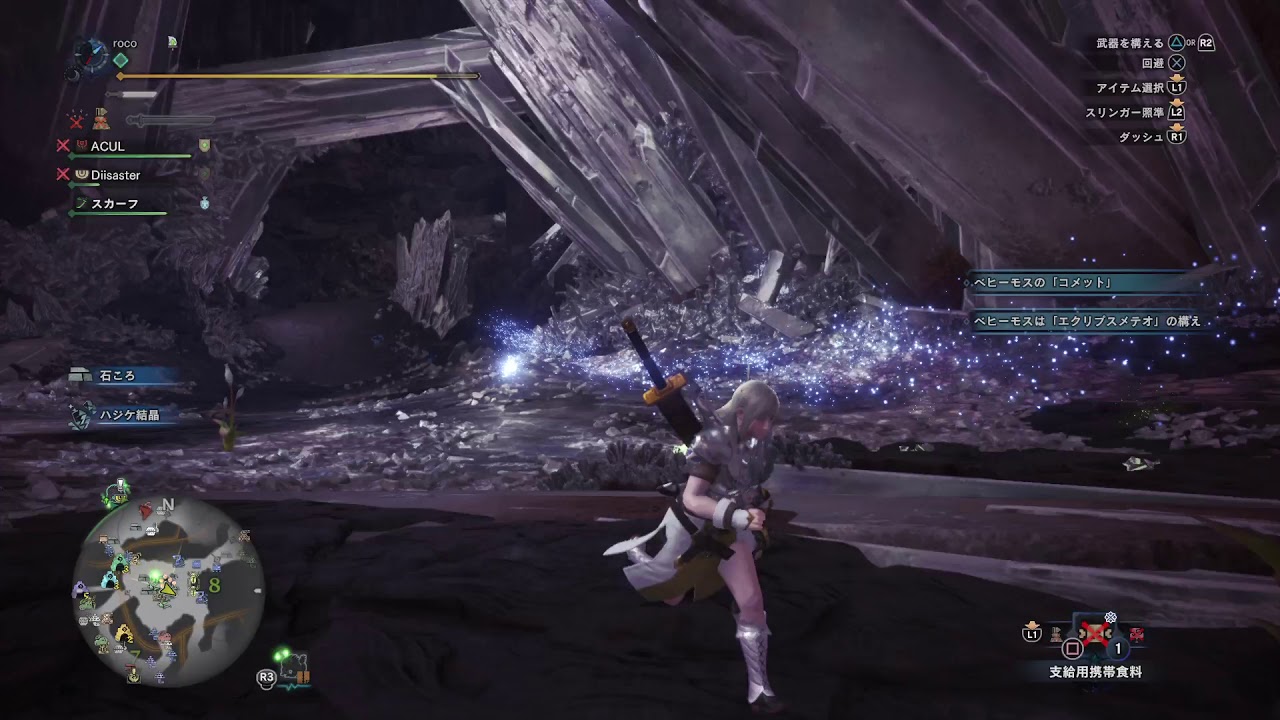This screenshot has width=1280, height=720.
Task: Open the エクリプスメテオ warning message
Action: (1087, 322)
